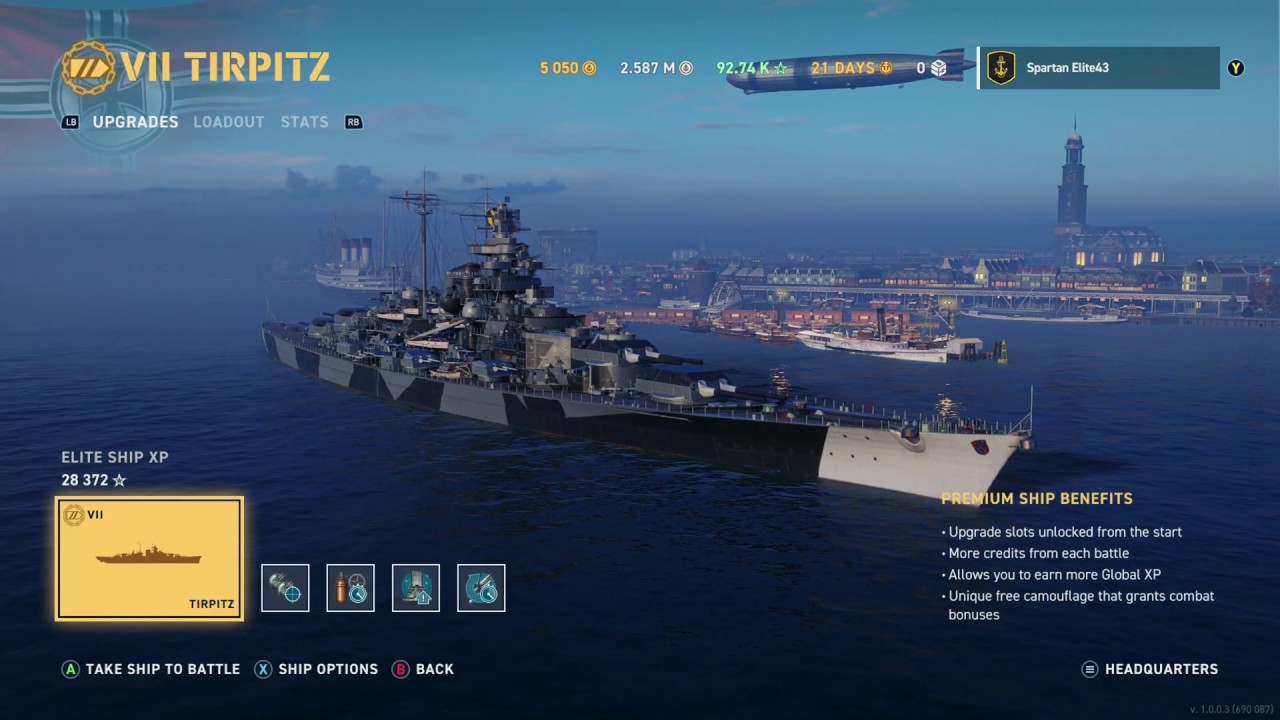Choose the gun targeting crosshair upgrade slot
The height and width of the screenshot is (720, 1280).
click(x=285, y=588)
